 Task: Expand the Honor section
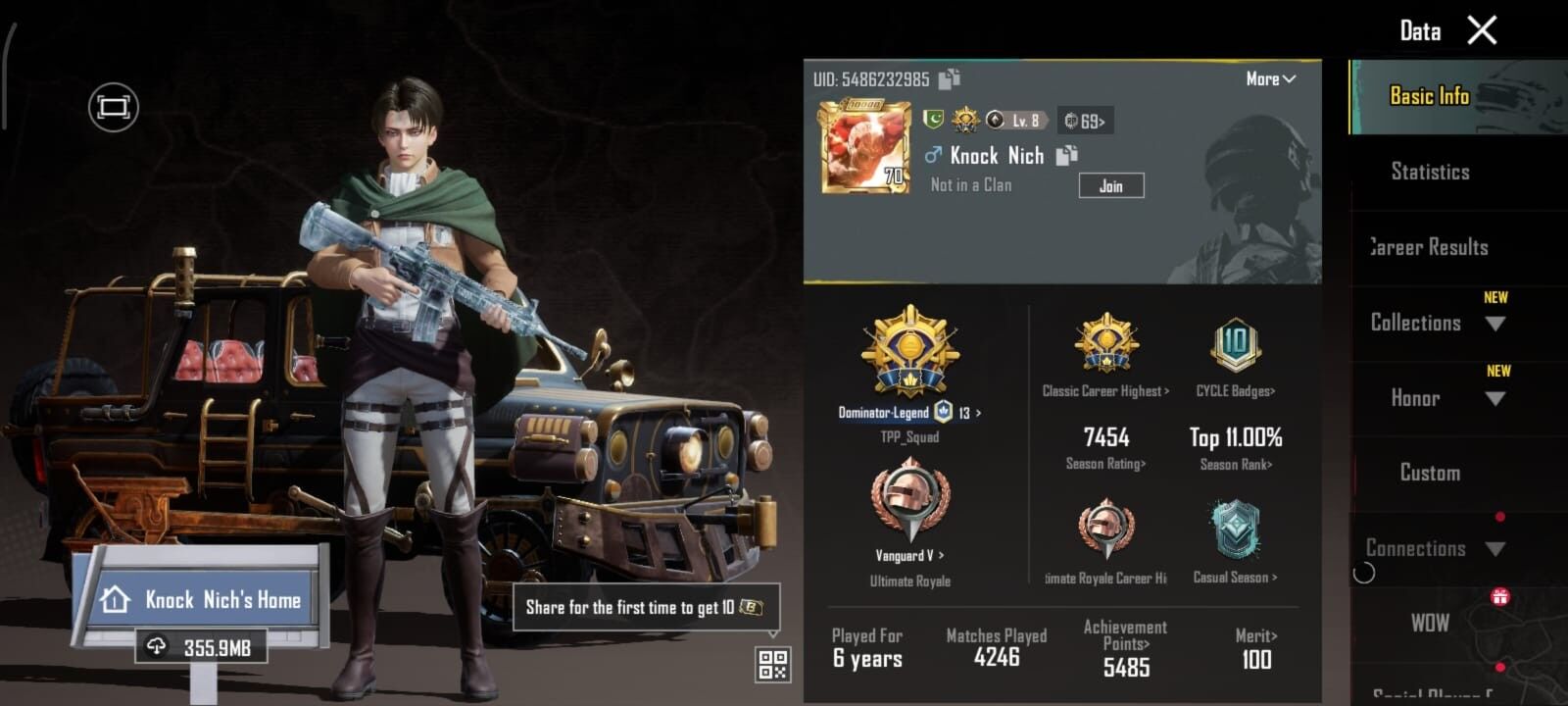(x=1437, y=398)
